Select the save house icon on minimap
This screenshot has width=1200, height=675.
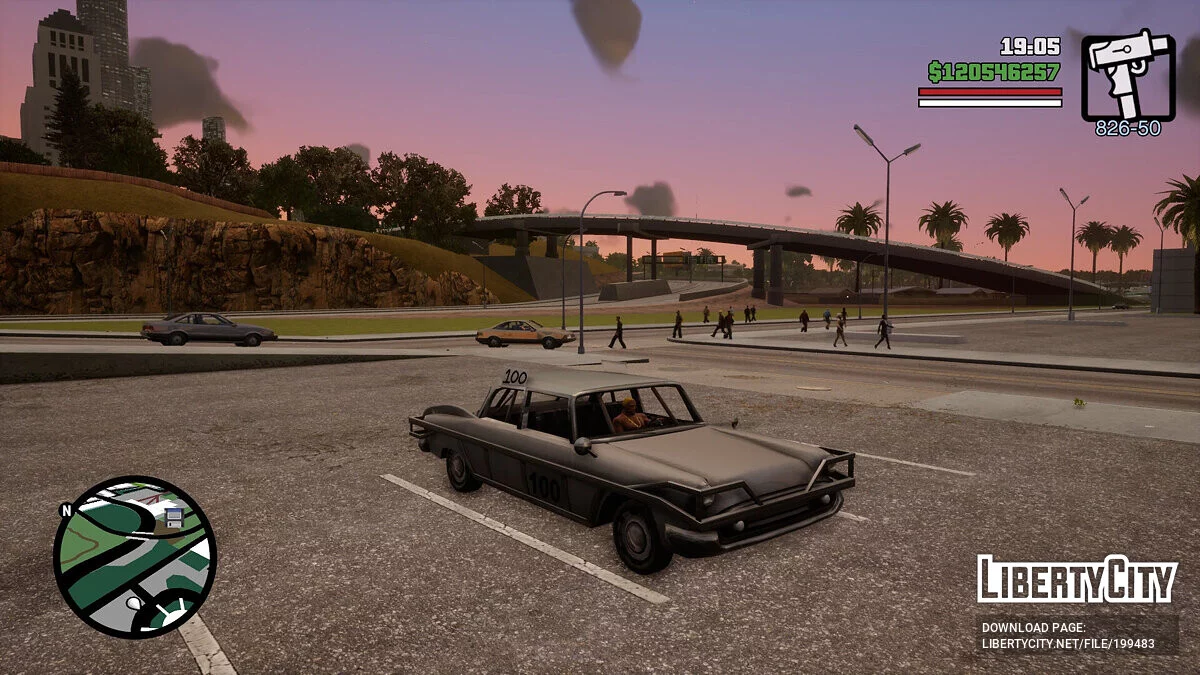tap(173, 516)
